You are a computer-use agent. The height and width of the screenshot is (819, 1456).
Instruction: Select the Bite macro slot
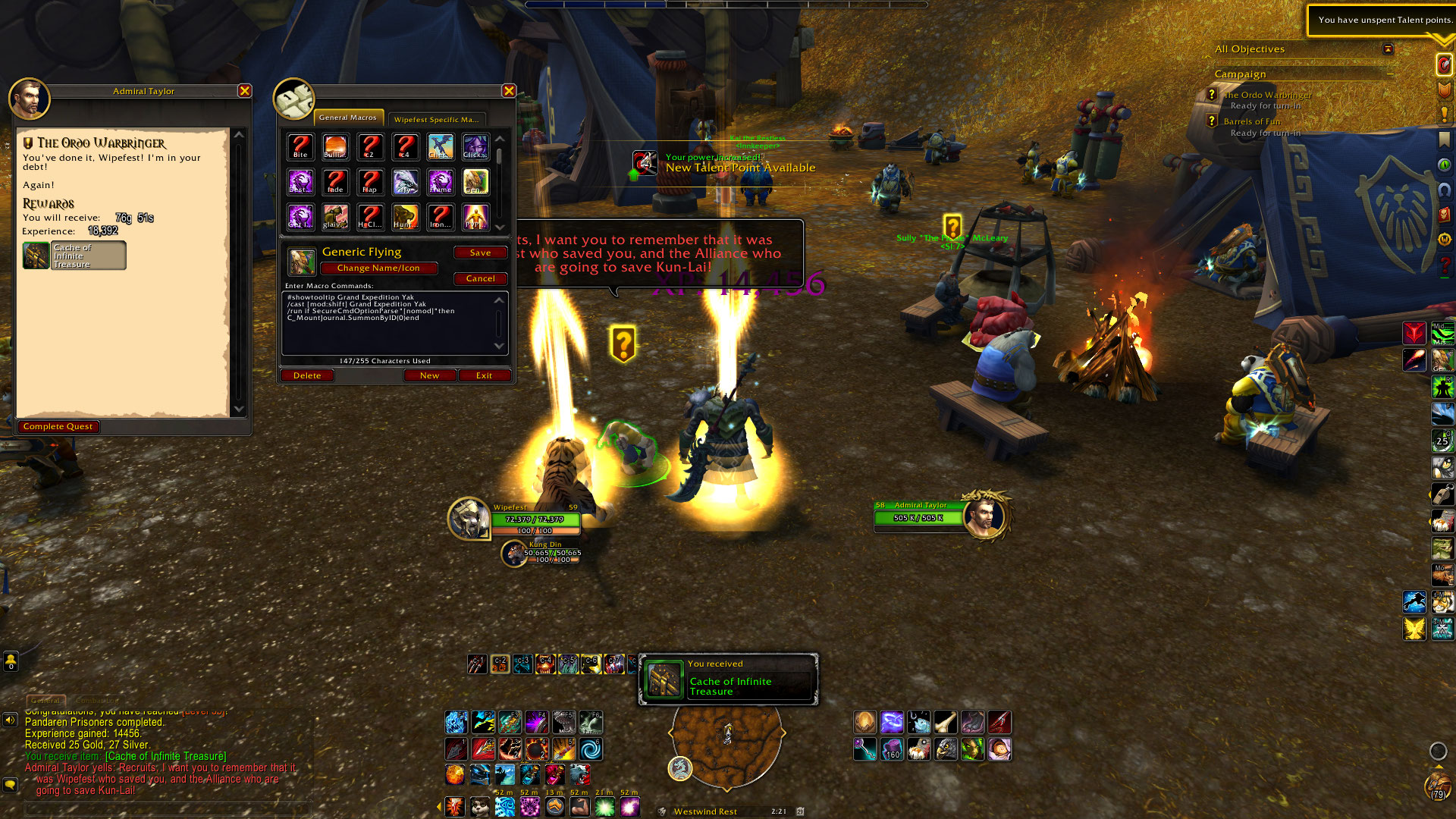tap(300, 146)
